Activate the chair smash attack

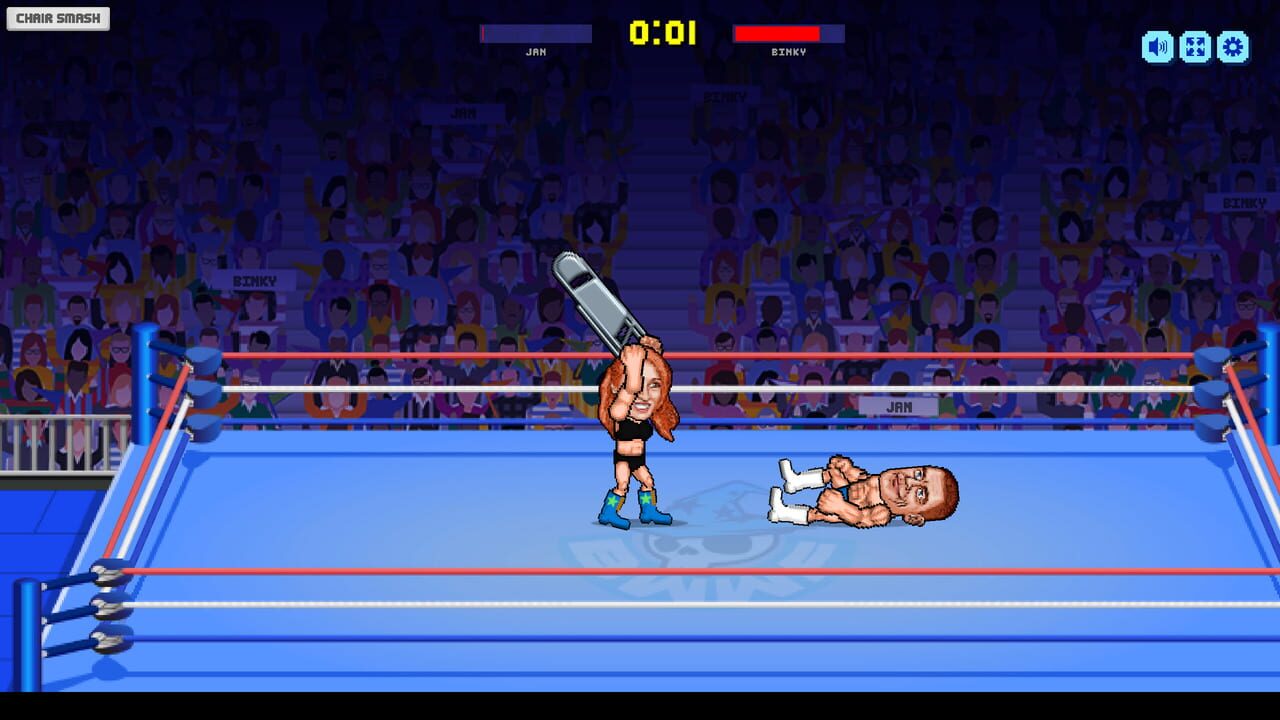click(57, 17)
